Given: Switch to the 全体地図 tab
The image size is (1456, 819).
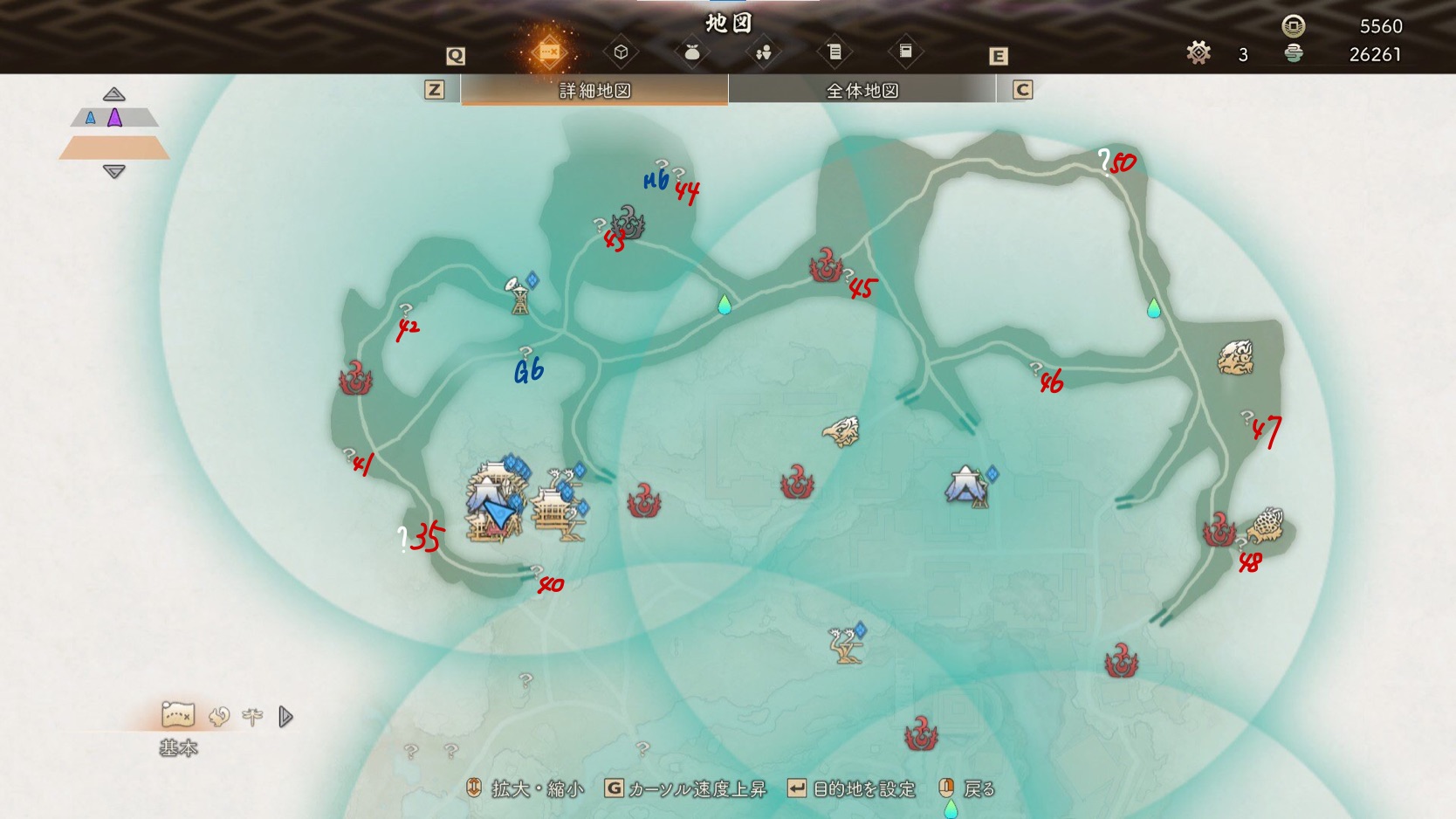Looking at the screenshot, I should pos(862,90).
